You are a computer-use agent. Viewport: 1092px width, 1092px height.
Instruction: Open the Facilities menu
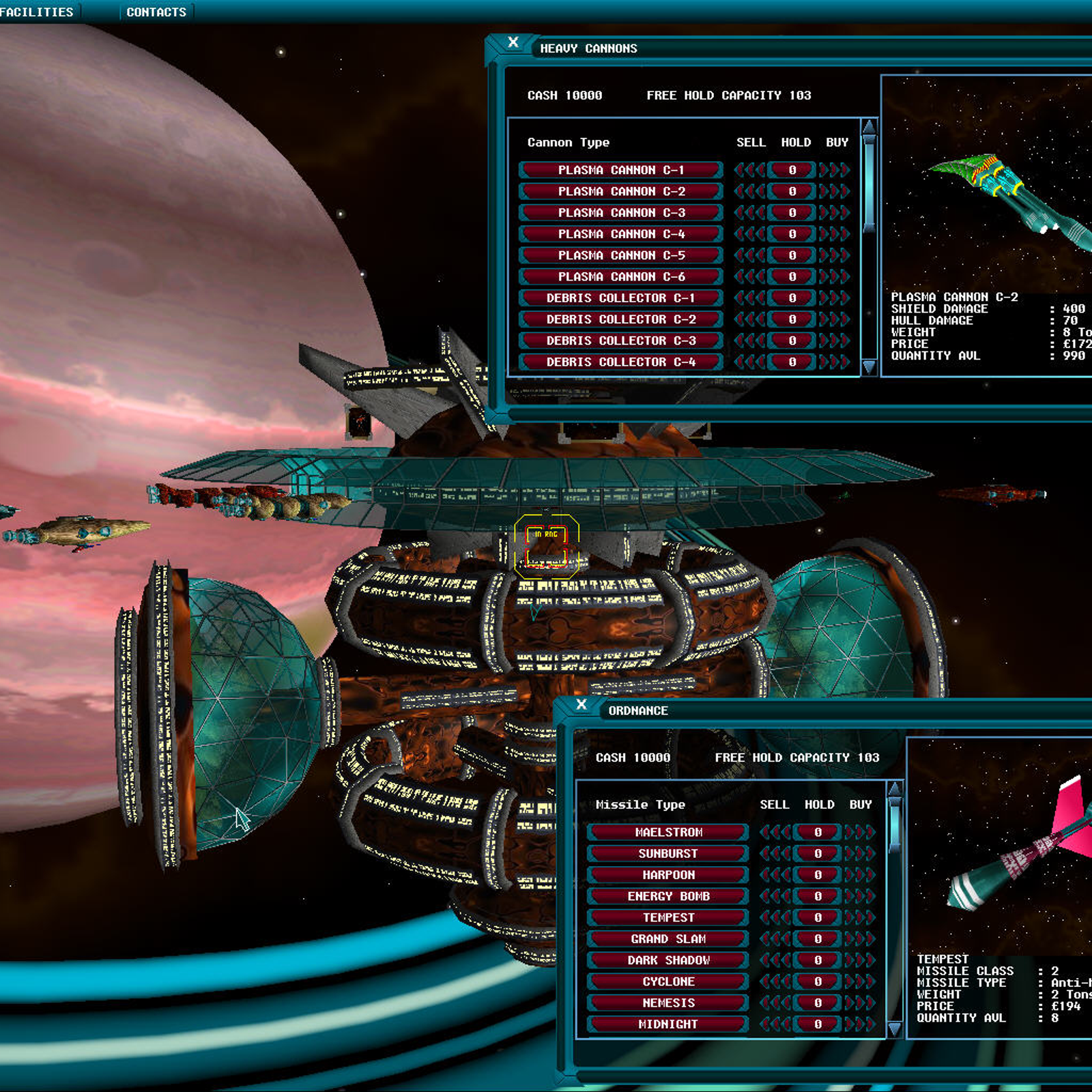coord(37,12)
